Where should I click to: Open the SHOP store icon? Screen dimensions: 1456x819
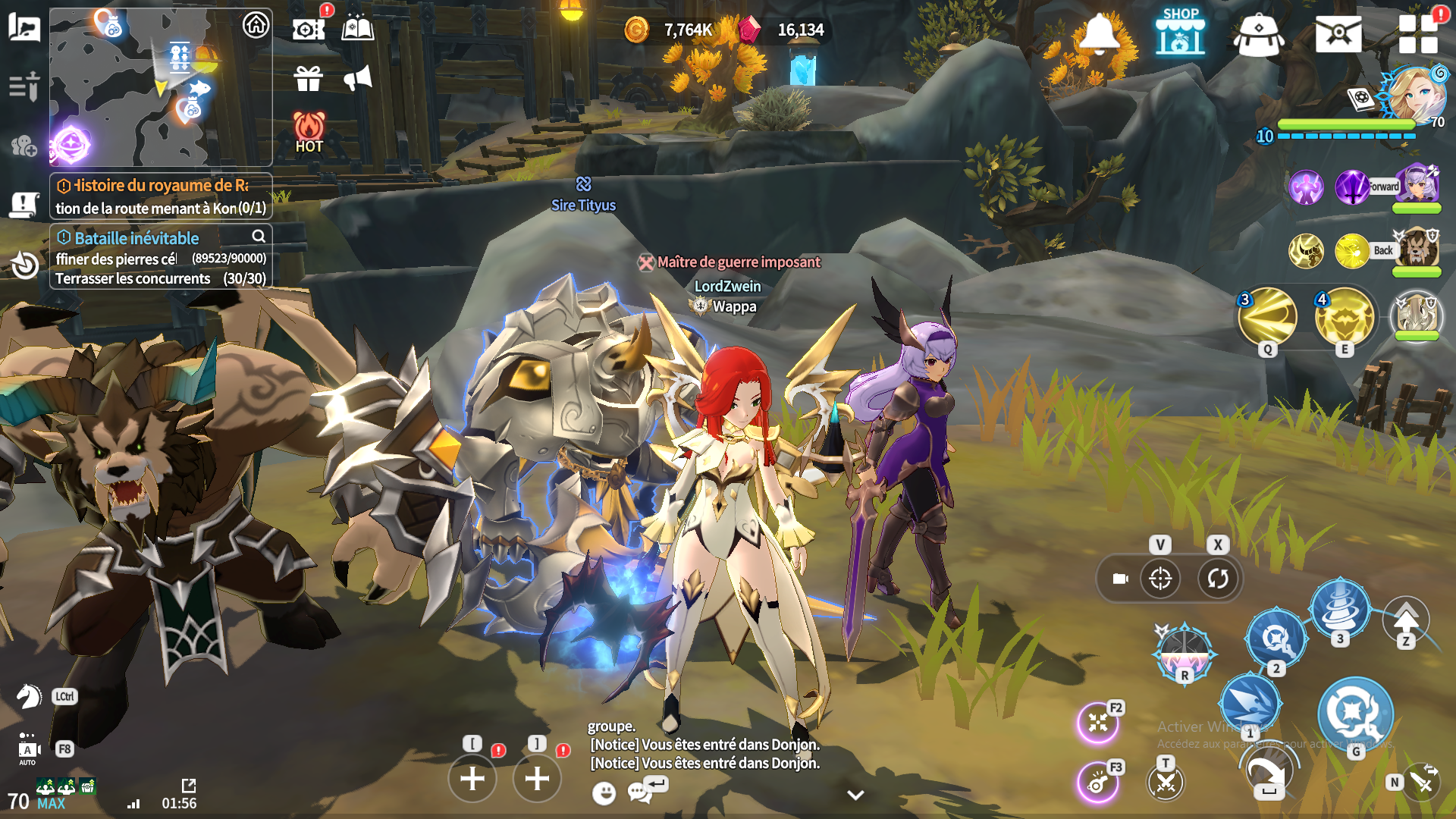pyautogui.click(x=1180, y=33)
